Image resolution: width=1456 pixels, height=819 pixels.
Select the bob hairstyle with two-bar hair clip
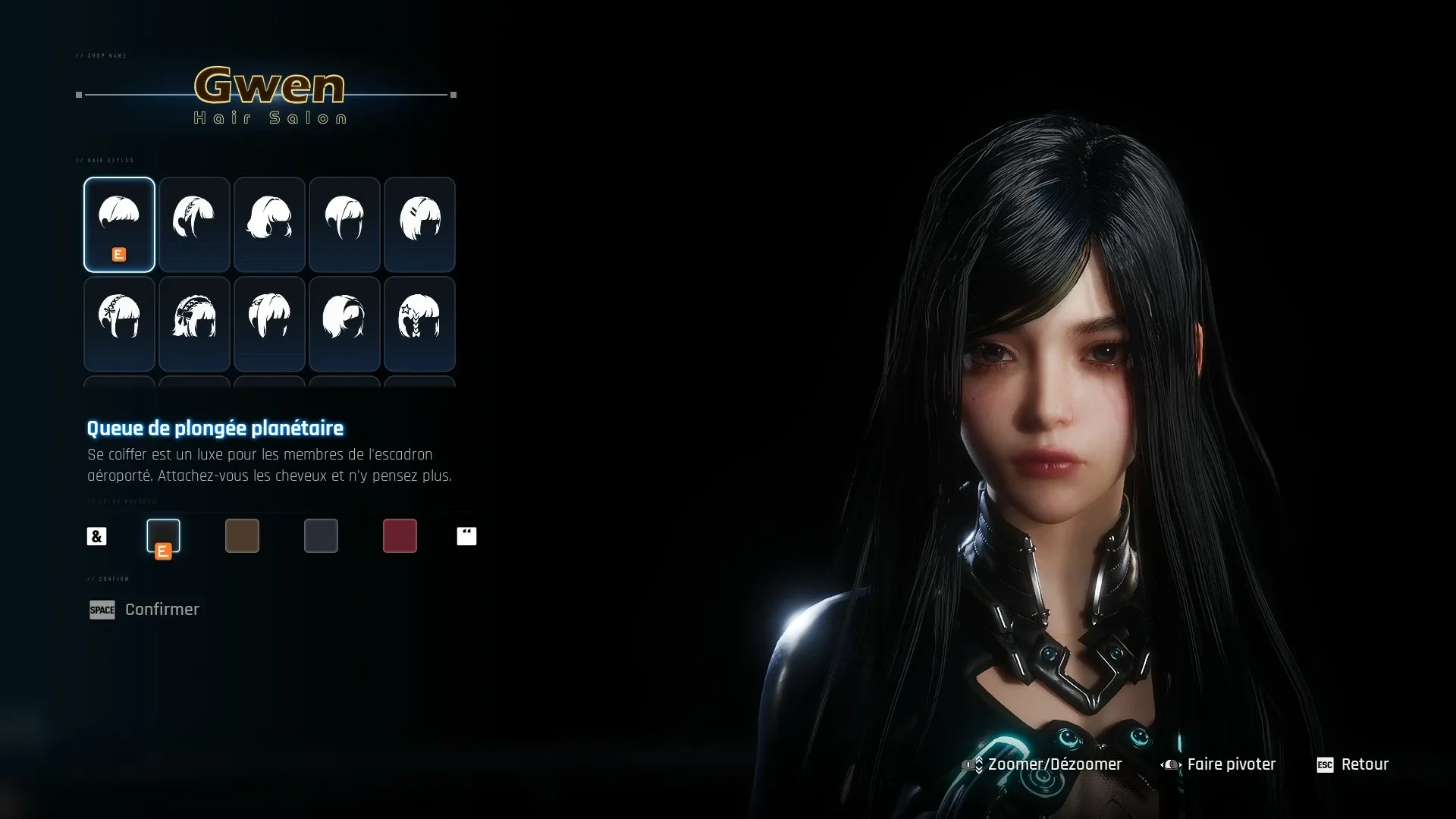tap(419, 224)
